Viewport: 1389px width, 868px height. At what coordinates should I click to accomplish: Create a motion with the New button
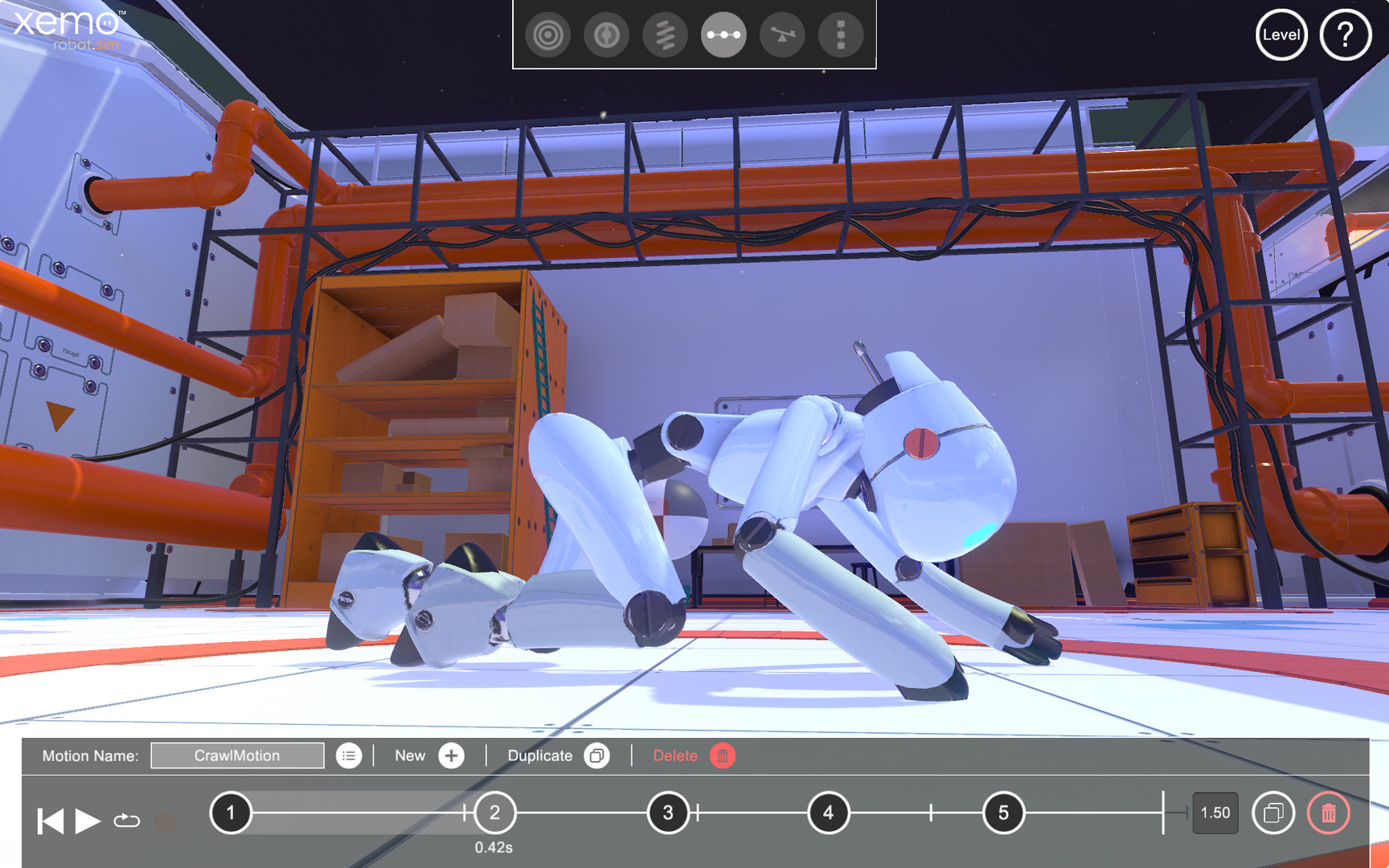[451, 755]
